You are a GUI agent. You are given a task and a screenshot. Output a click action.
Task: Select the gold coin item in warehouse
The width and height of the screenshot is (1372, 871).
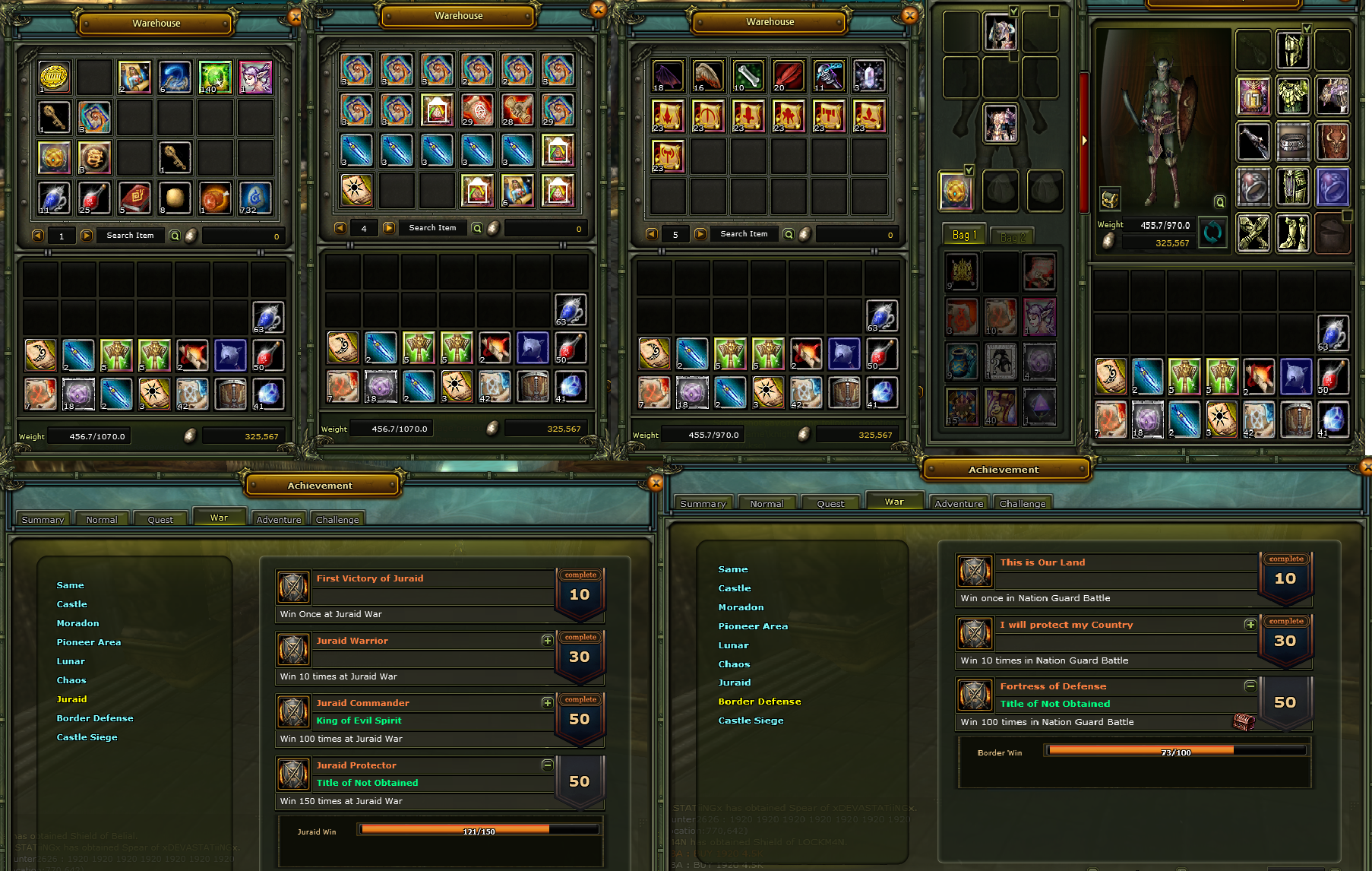pos(54,77)
